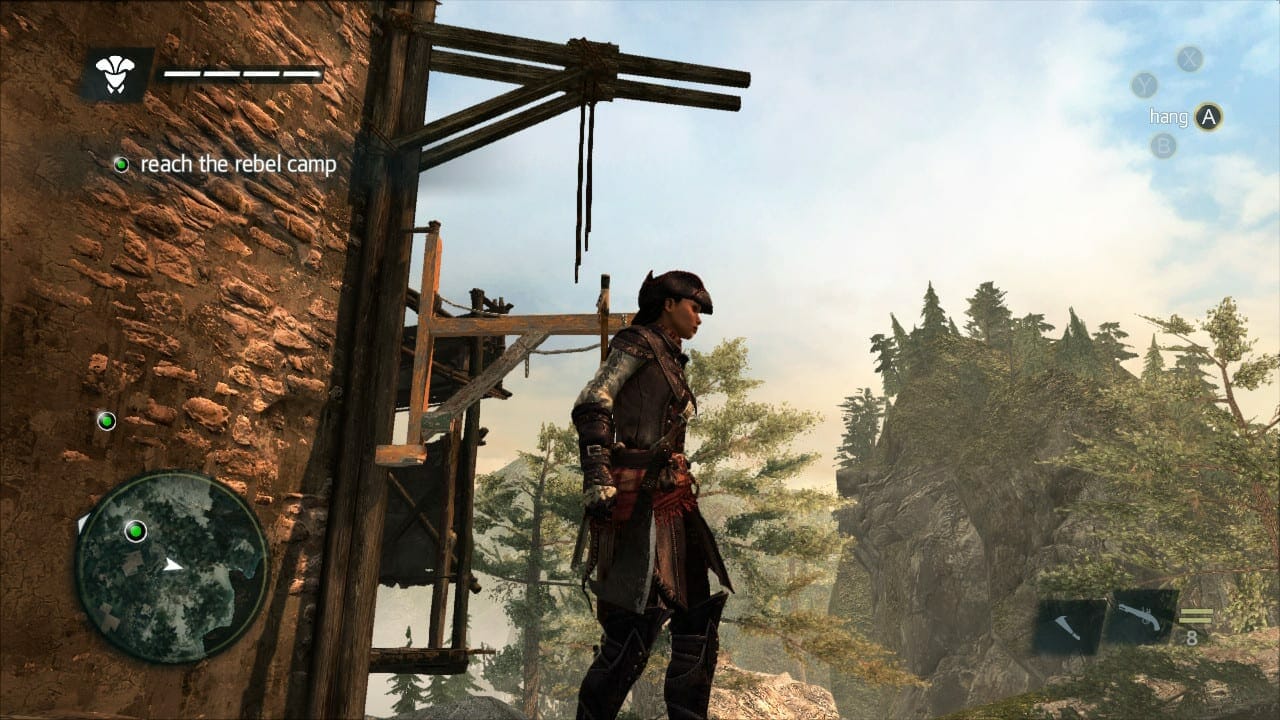The height and width of the screenshot is (720, 1280).
Task: Open the circular minimap
Action: tap(172, 566)
